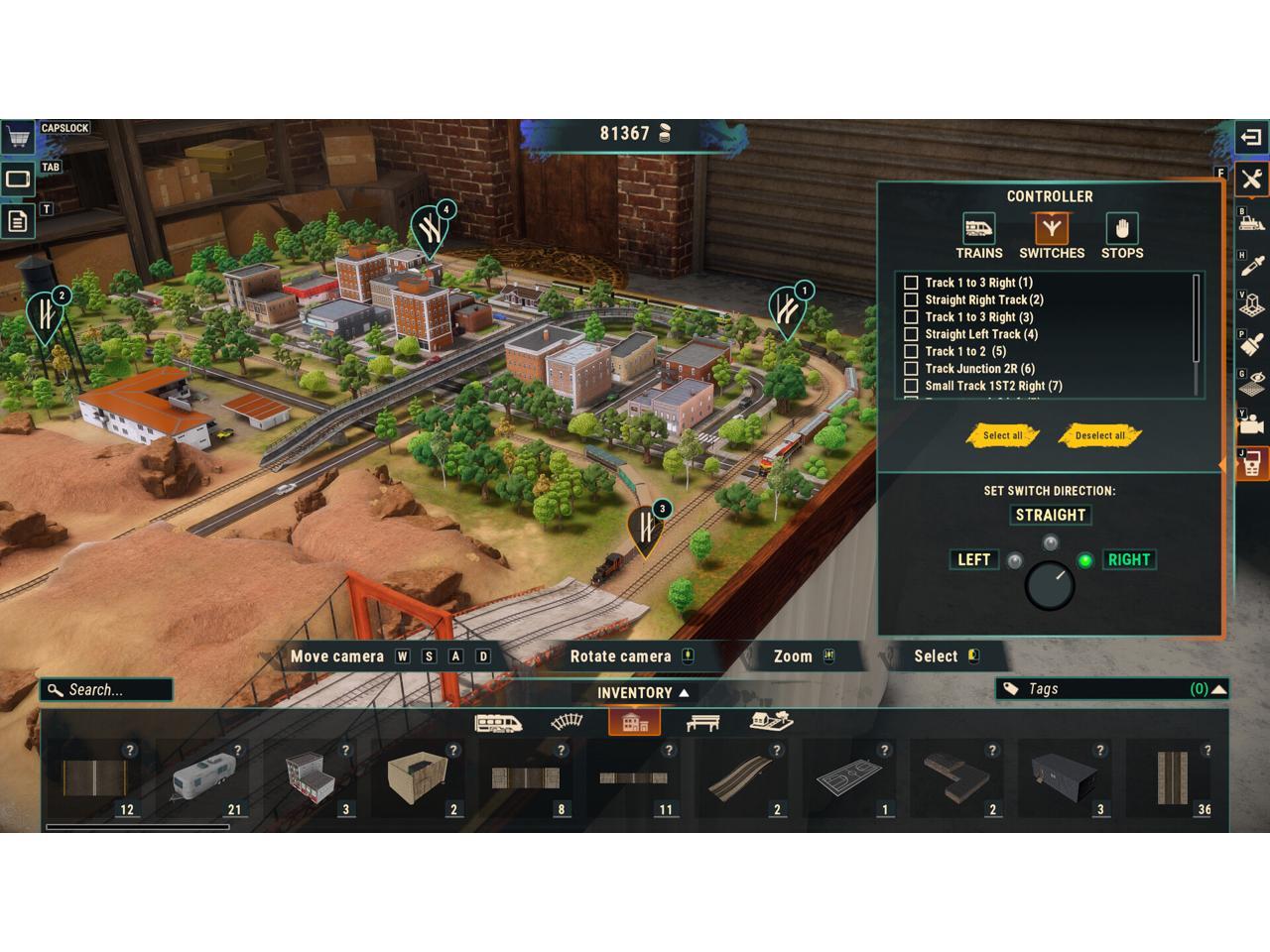1270x952 pixels.
Task: Choose the silver trailer inventory item
Action: tap(203, 778)
